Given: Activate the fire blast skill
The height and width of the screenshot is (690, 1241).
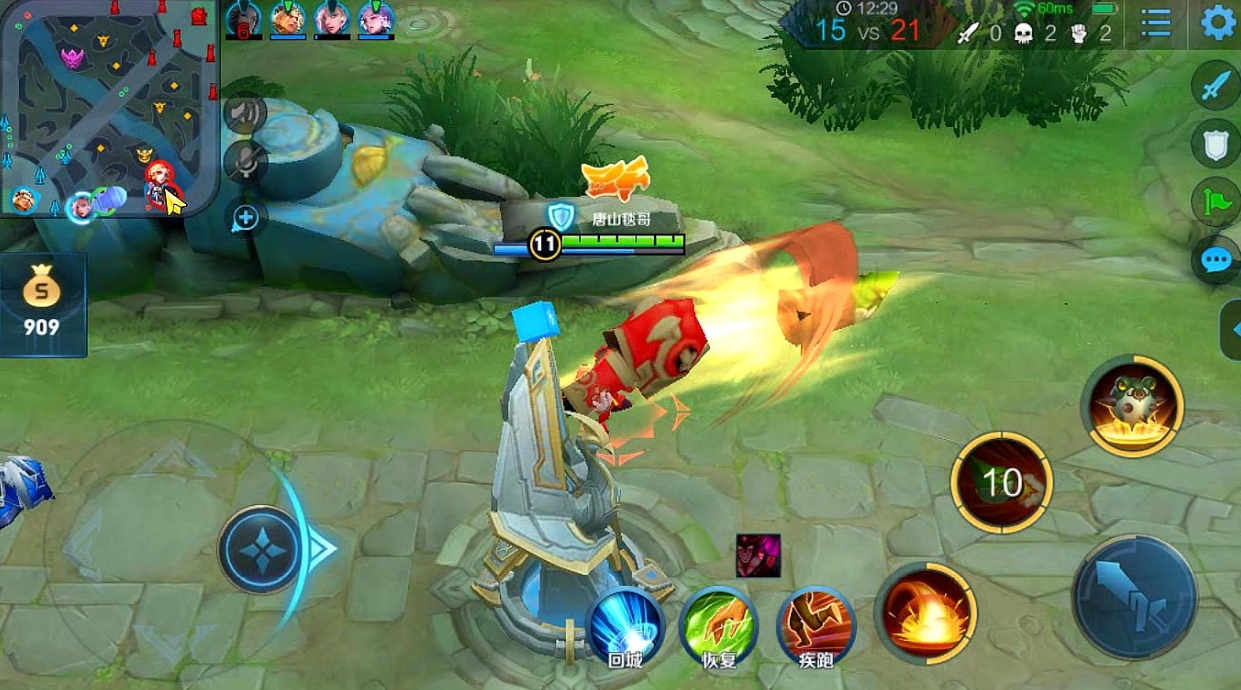Looking at the screenshot, I should [x=927, y=610].
